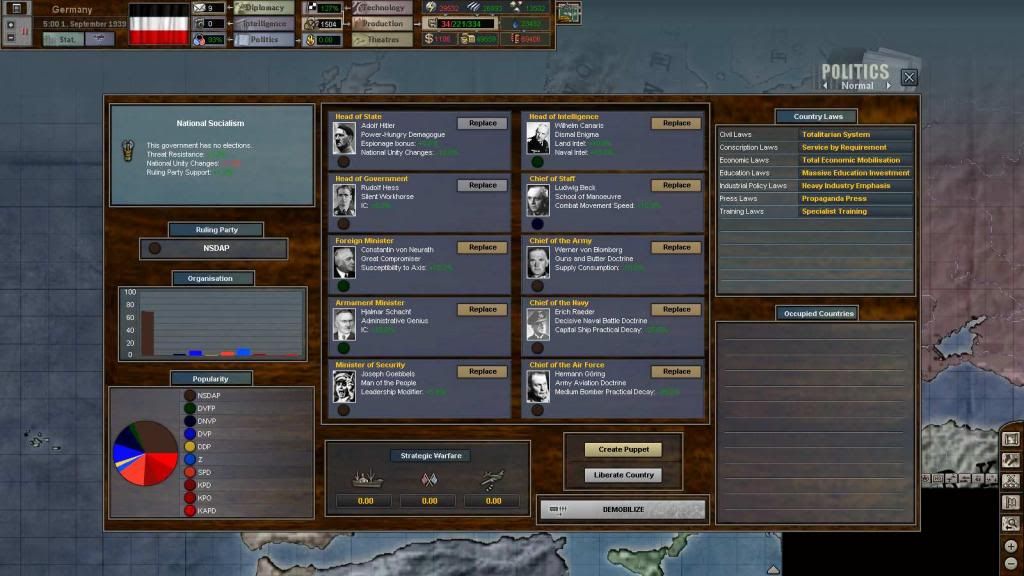Show the Theatres view
The height and width of the screenshot is (576, 1024).
pyautogui.click(x=382, y=40)
